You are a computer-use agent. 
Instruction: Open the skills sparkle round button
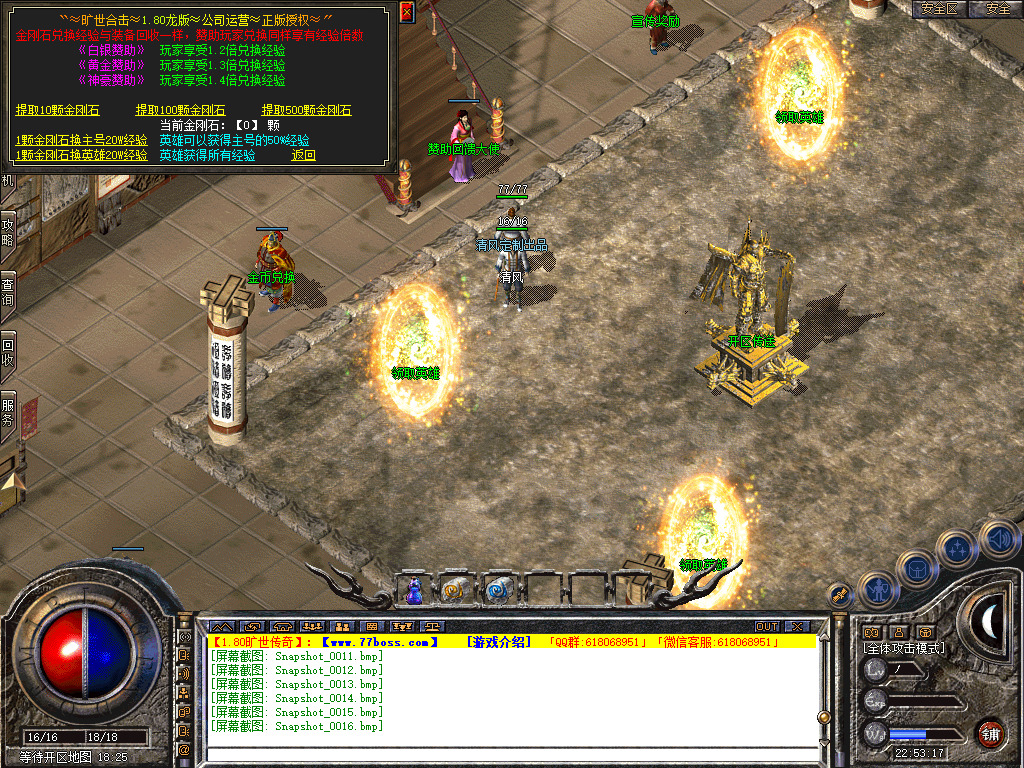pos(958,547)
